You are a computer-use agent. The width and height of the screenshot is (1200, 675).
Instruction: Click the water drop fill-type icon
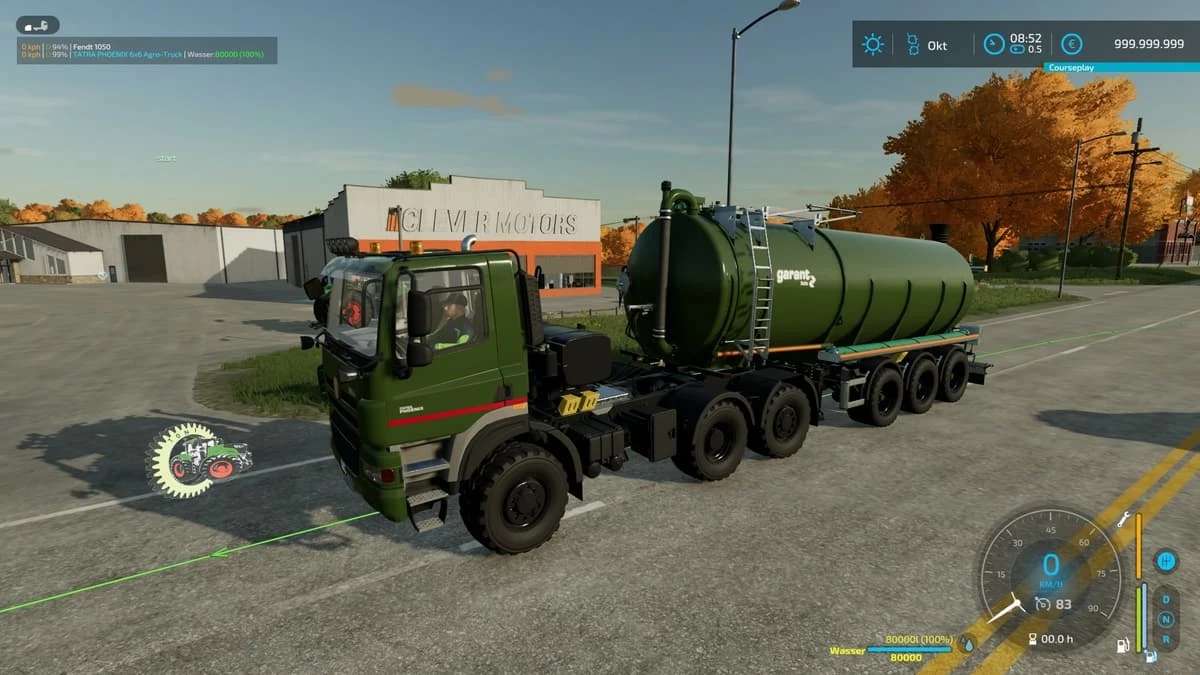pos(967,645)
